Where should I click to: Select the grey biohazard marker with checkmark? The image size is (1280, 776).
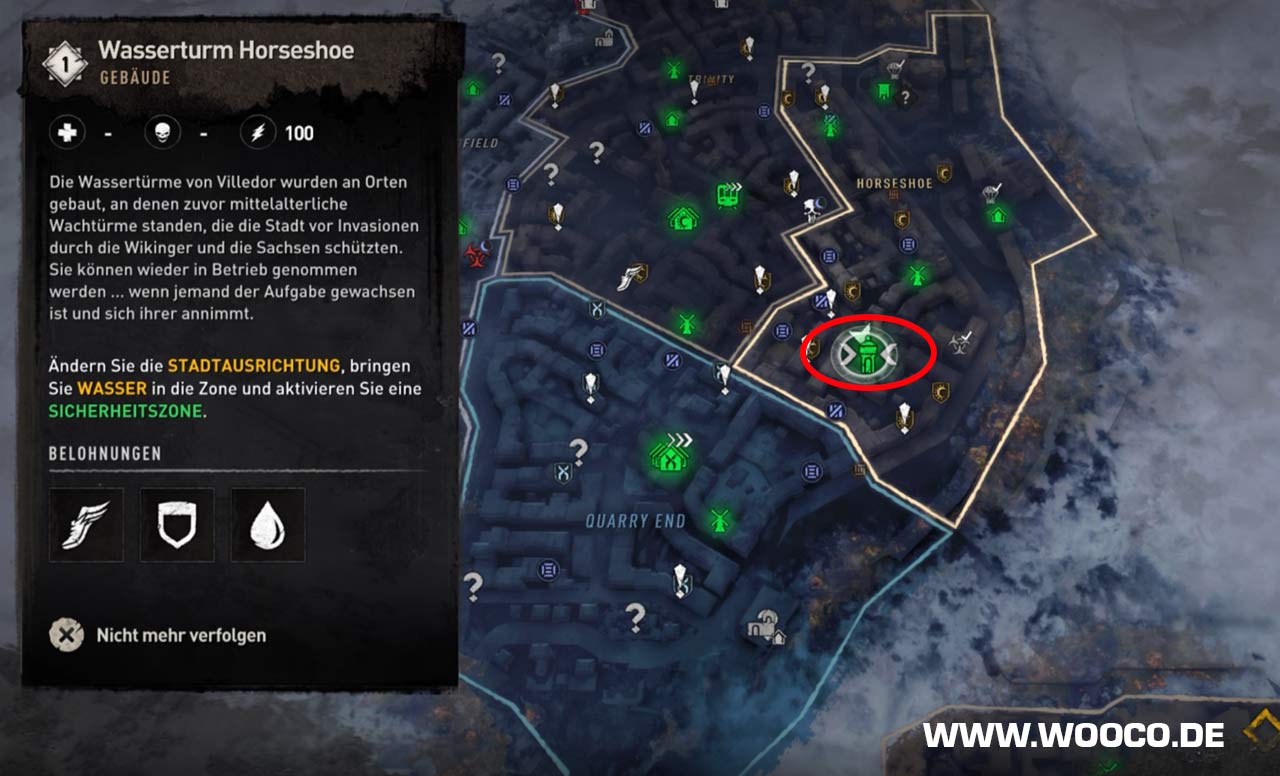click(960, 342)
